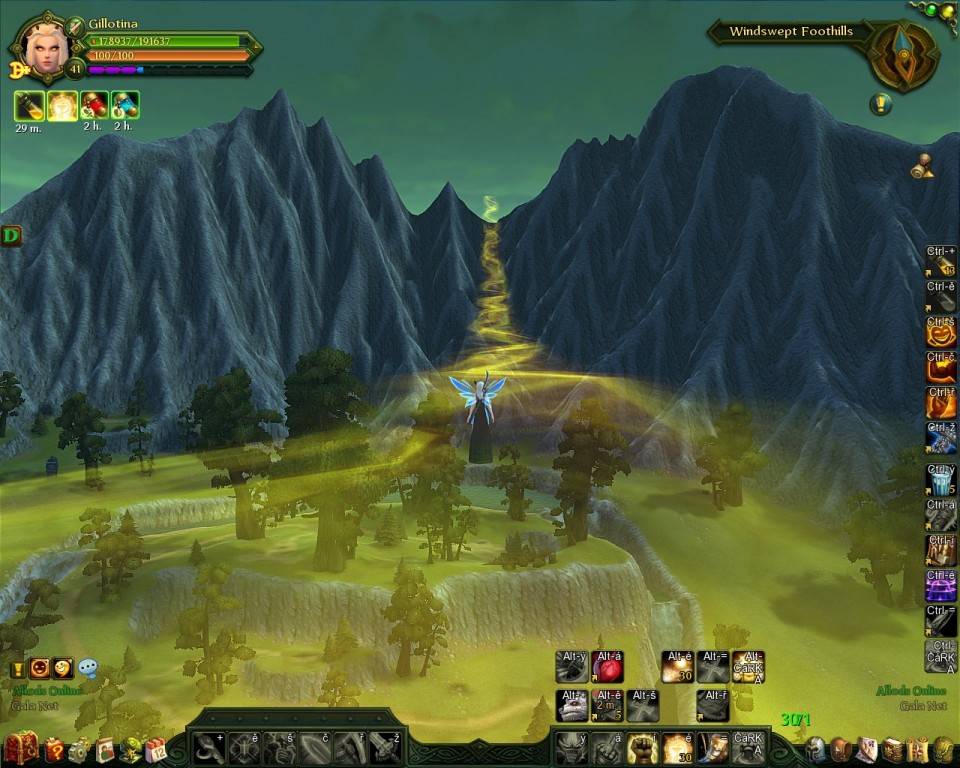The width and height of the screenshot is (960, 768).
Task: Use the purple glowing dome ability
Action: pyautogui.click(x=940, y=584)
